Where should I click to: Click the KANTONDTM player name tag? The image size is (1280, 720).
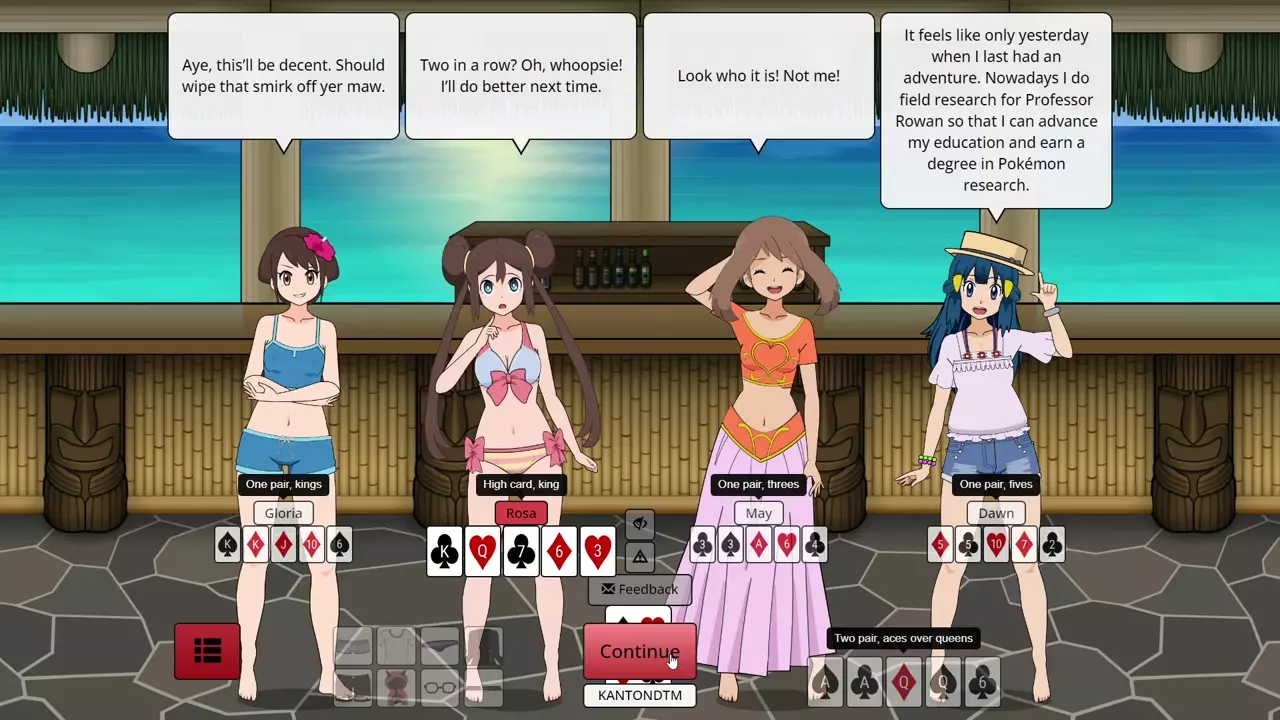pyautogui.click(x=639, y=695)
